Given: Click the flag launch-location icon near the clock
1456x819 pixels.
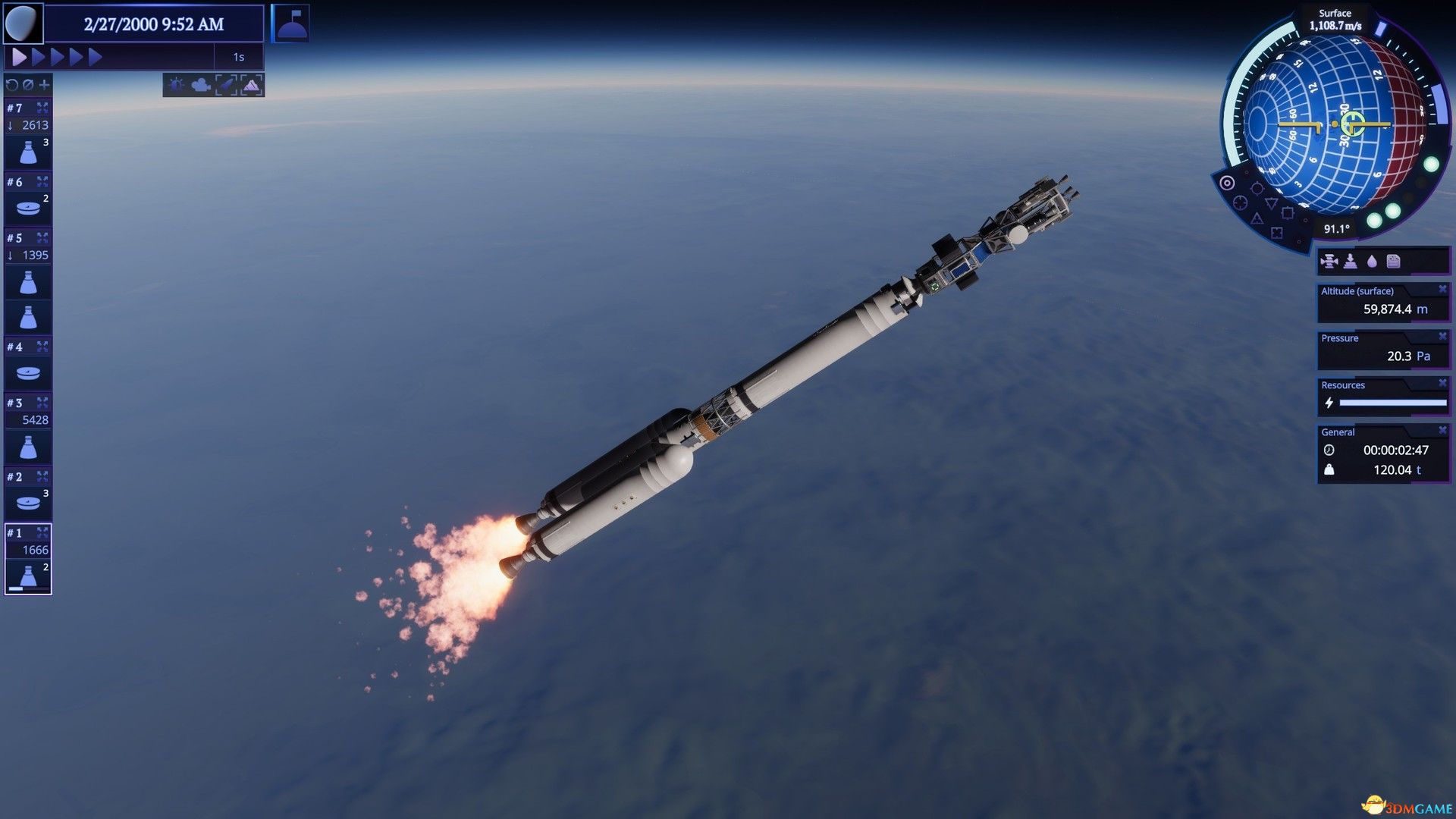Looking at the screenshot, I should (292, 24).
